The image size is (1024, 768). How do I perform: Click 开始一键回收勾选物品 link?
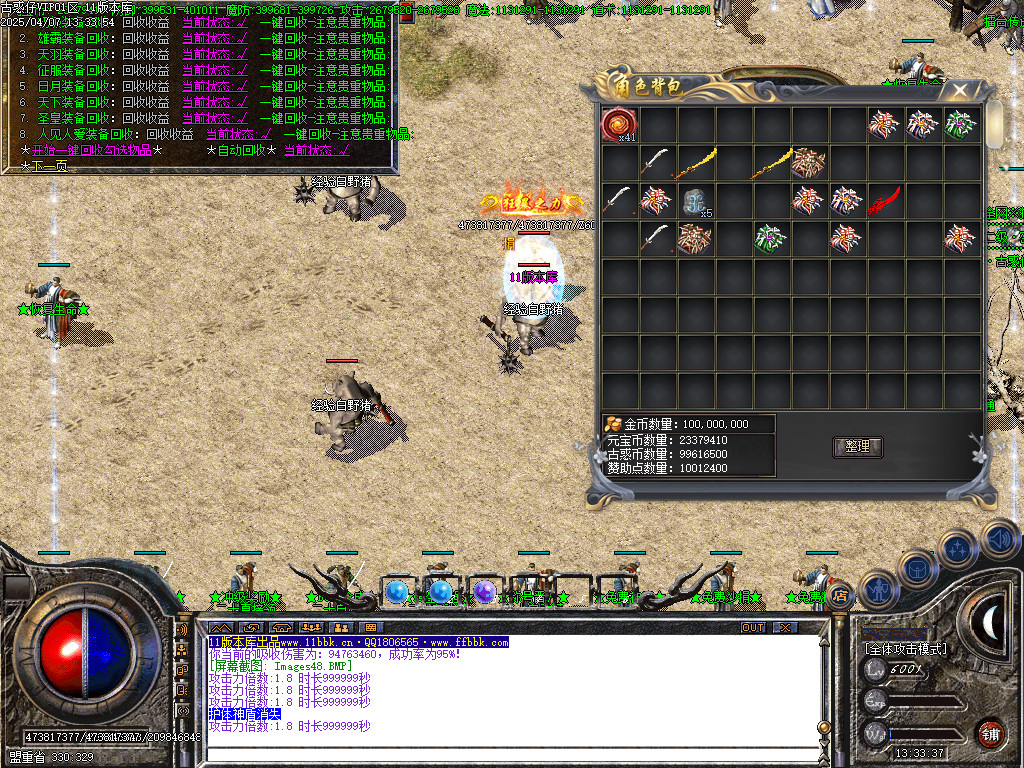pyautogui.click(x=91, y=150)
